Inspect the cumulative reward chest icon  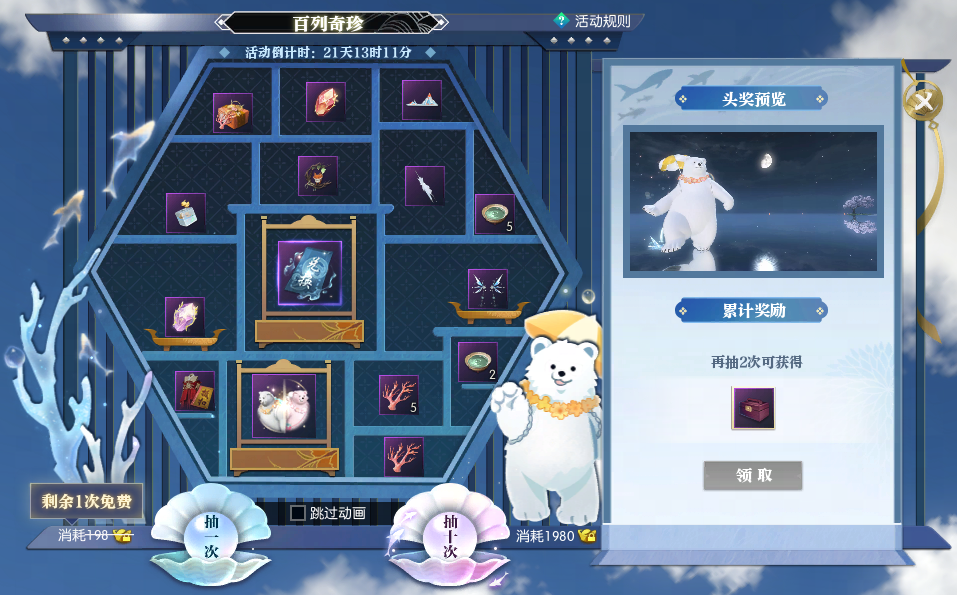pos(752,409)
